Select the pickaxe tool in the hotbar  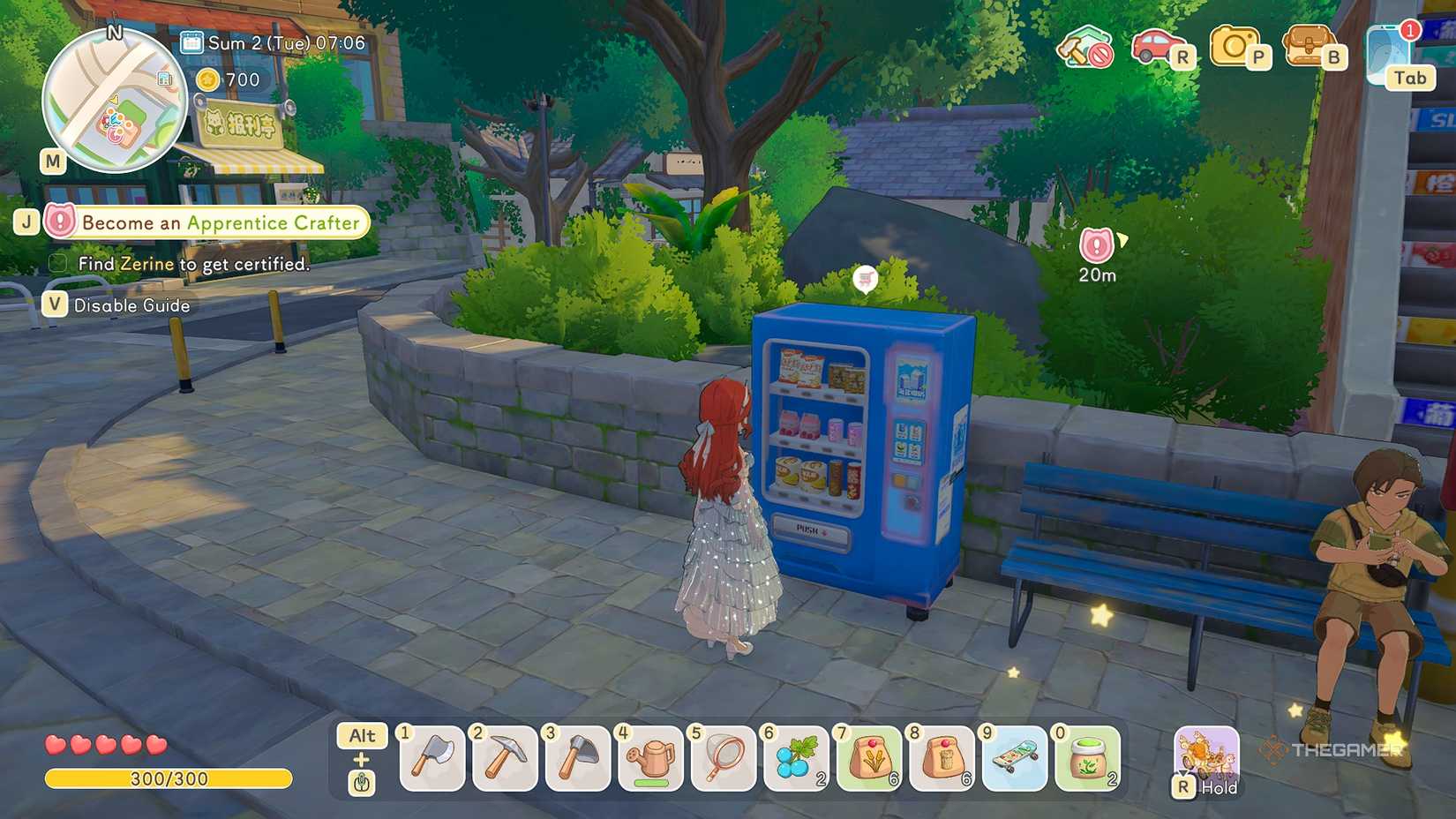coord(505,757)
